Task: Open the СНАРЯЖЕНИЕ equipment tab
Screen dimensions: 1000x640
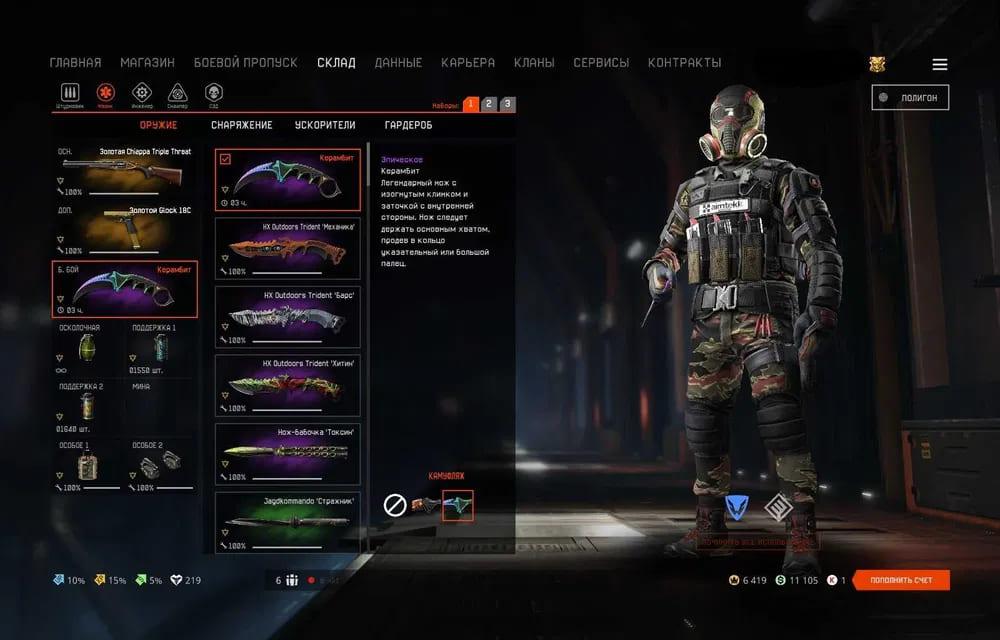Action: point(241,125)
